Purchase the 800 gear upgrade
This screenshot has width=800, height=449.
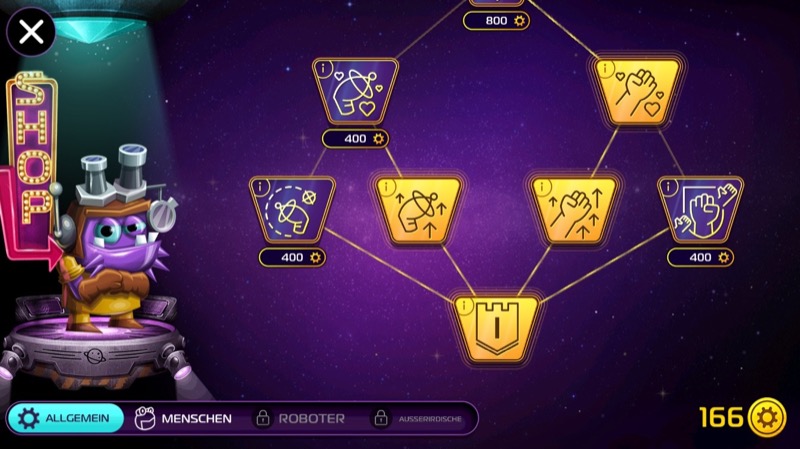[x=496, y=20]
